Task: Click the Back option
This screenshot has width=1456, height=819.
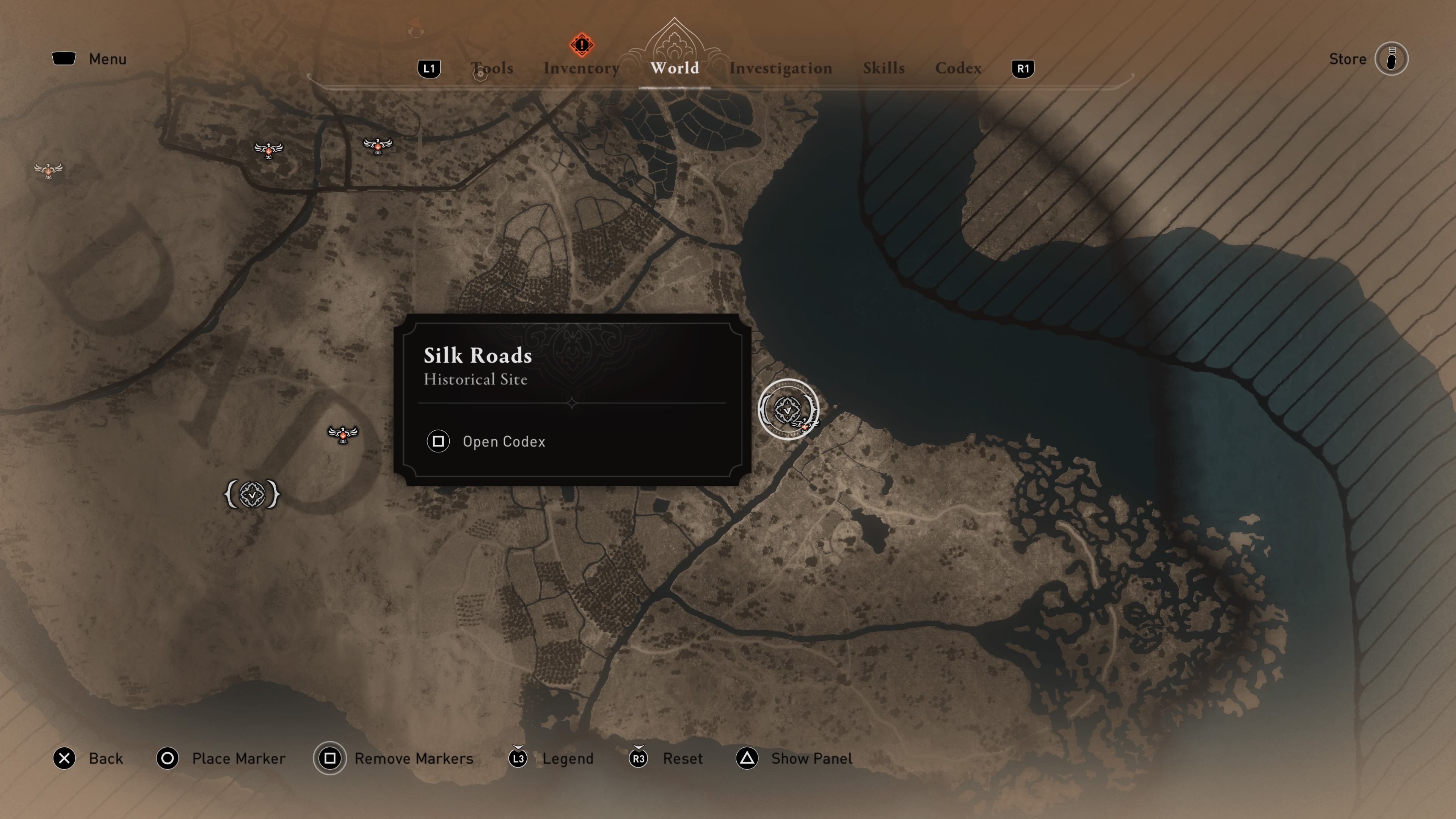Action: [x=105, y=758]
